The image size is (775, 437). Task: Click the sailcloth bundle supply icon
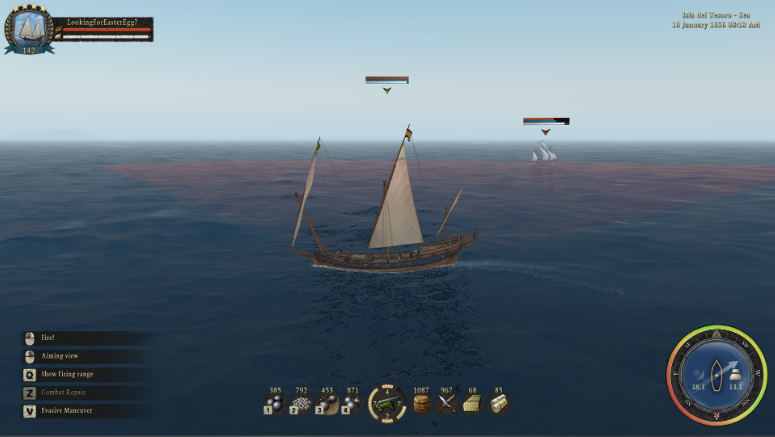pyautogui.click(x=498, y=403)
